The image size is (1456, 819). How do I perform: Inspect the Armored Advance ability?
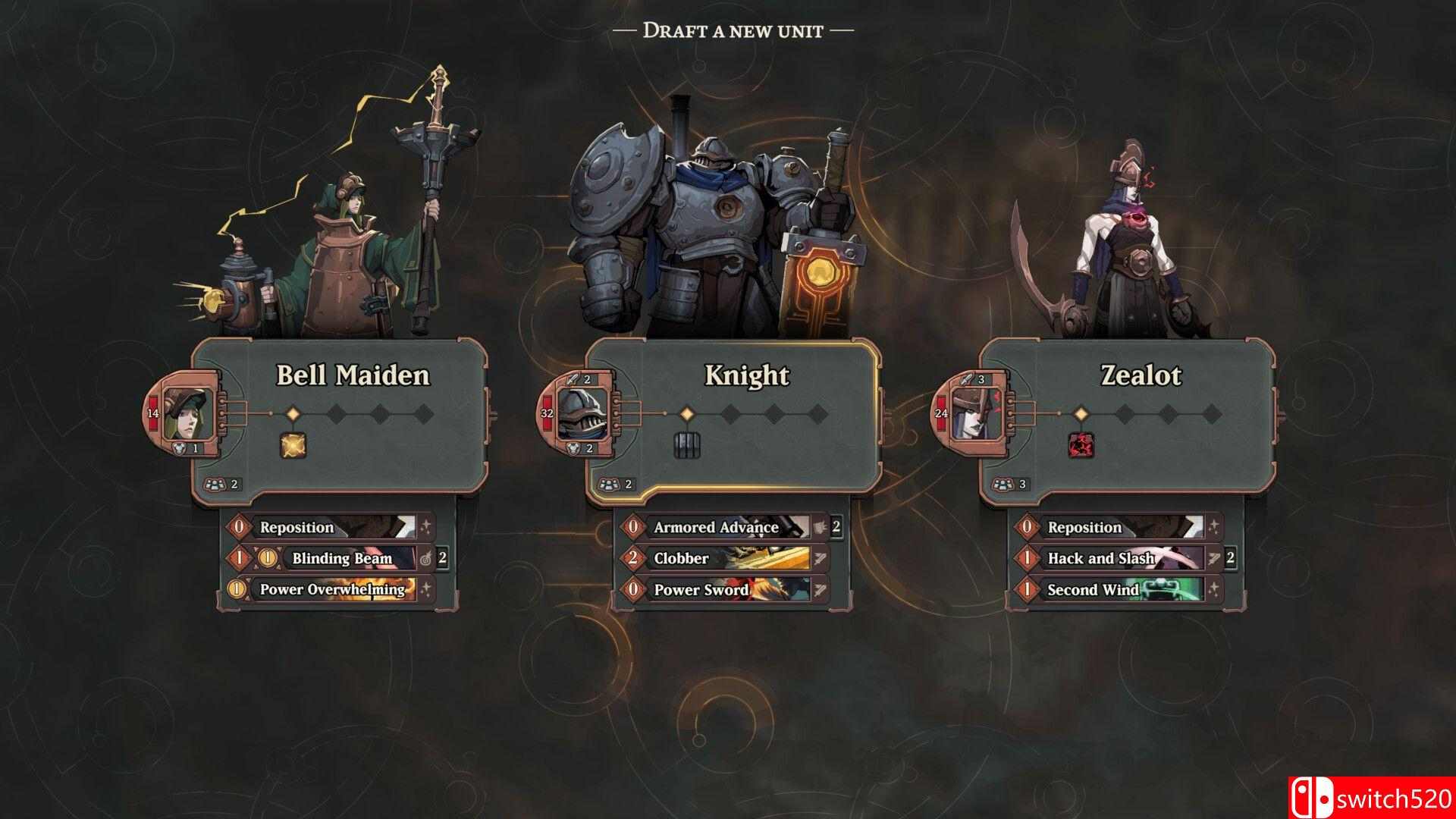(x=717, y=527)
